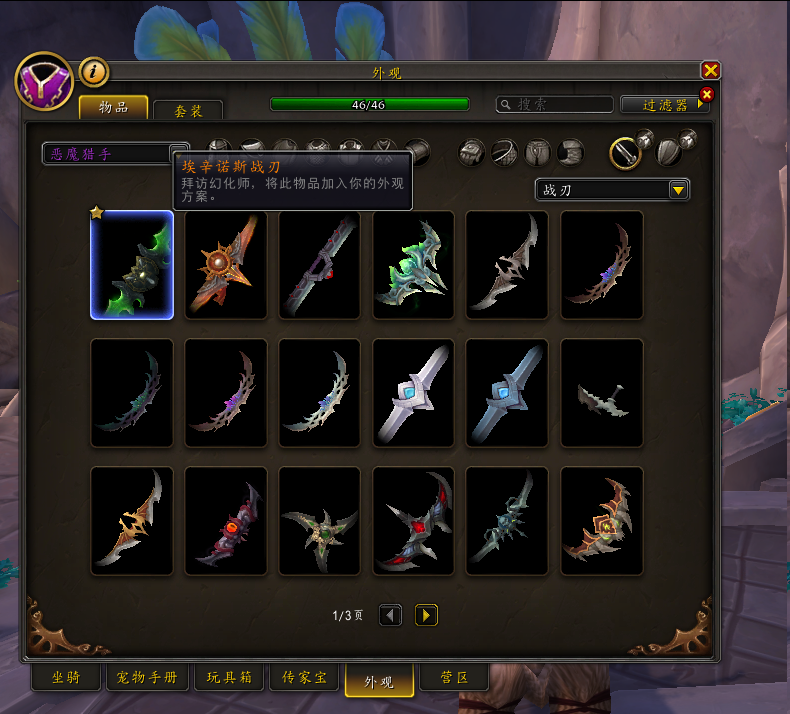Expand the 战刃 weapon type dropdown

point(612,190)
